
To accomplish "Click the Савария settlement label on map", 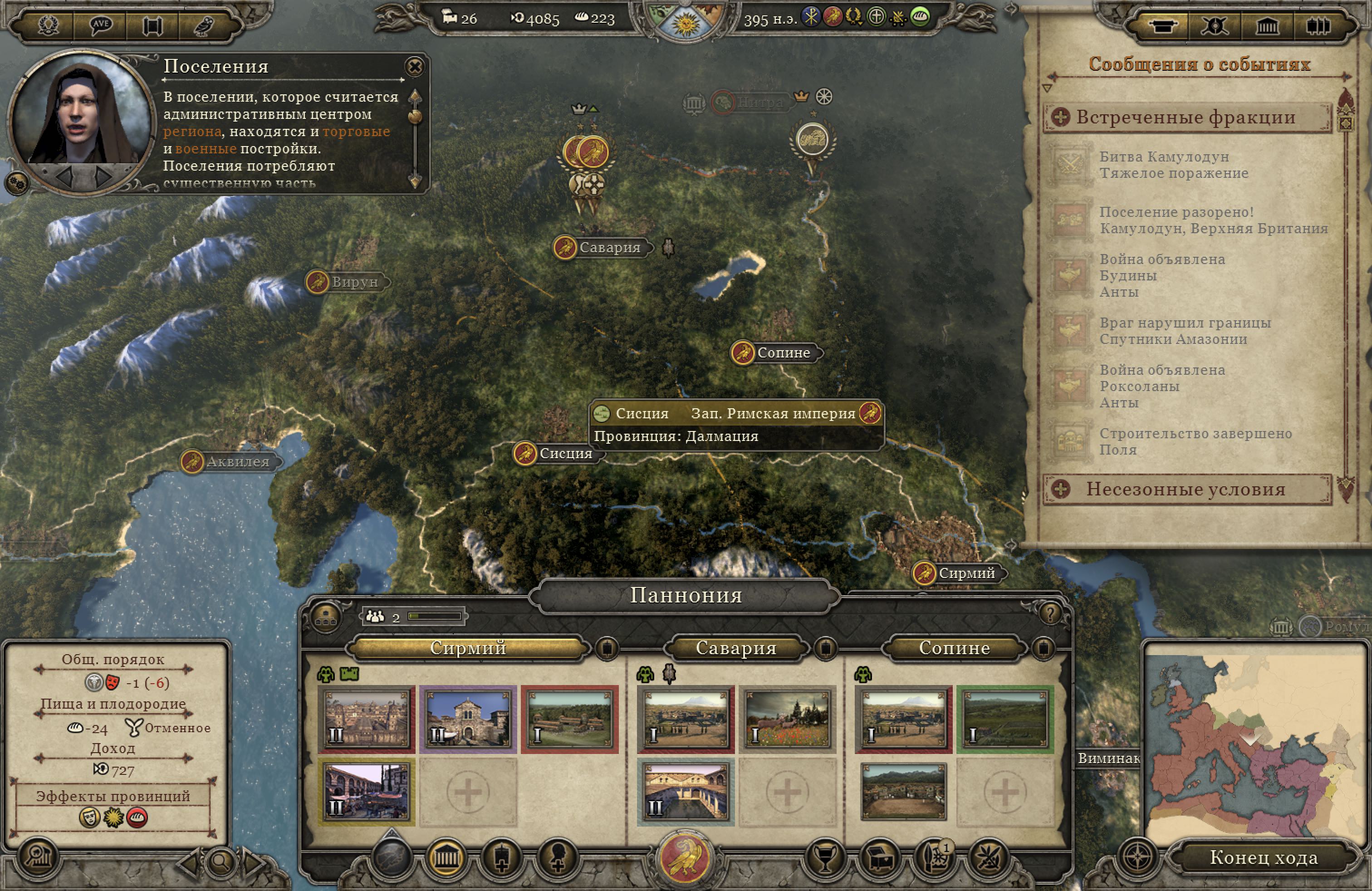I will 609,248.
